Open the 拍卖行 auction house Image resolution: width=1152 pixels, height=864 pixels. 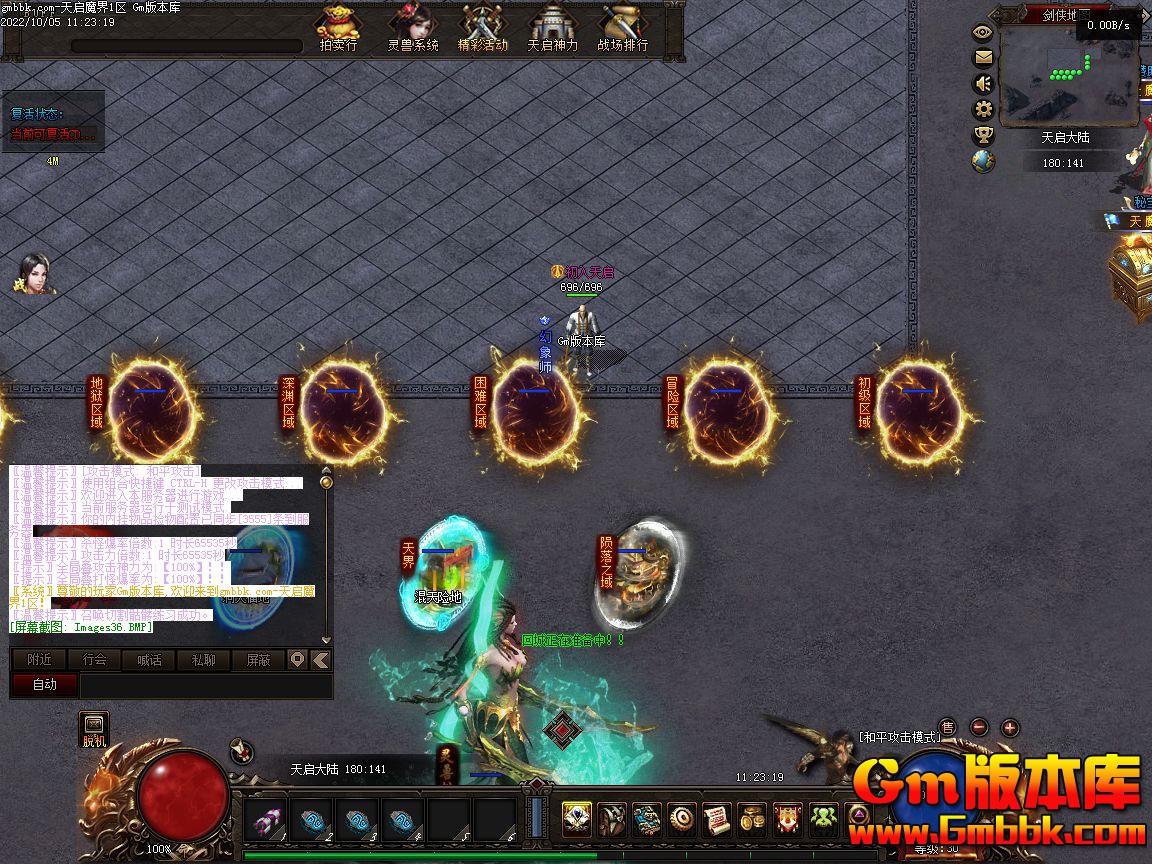[x=338, y=28]
